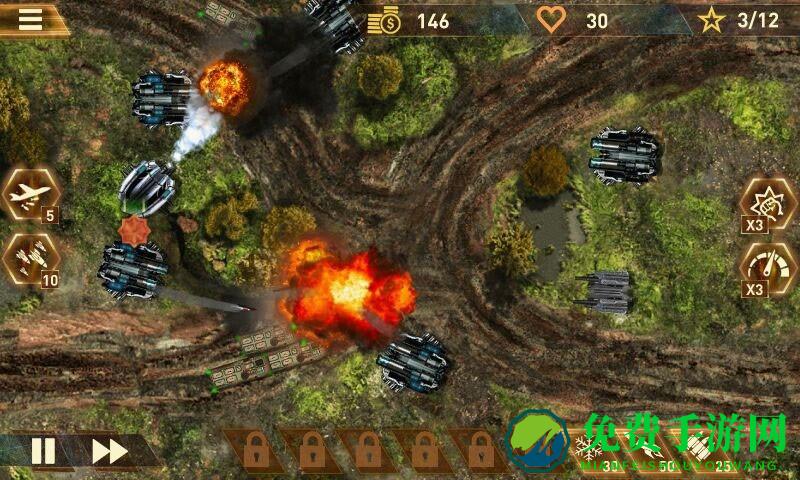Activate the fist power boost

tap(766, 203)
